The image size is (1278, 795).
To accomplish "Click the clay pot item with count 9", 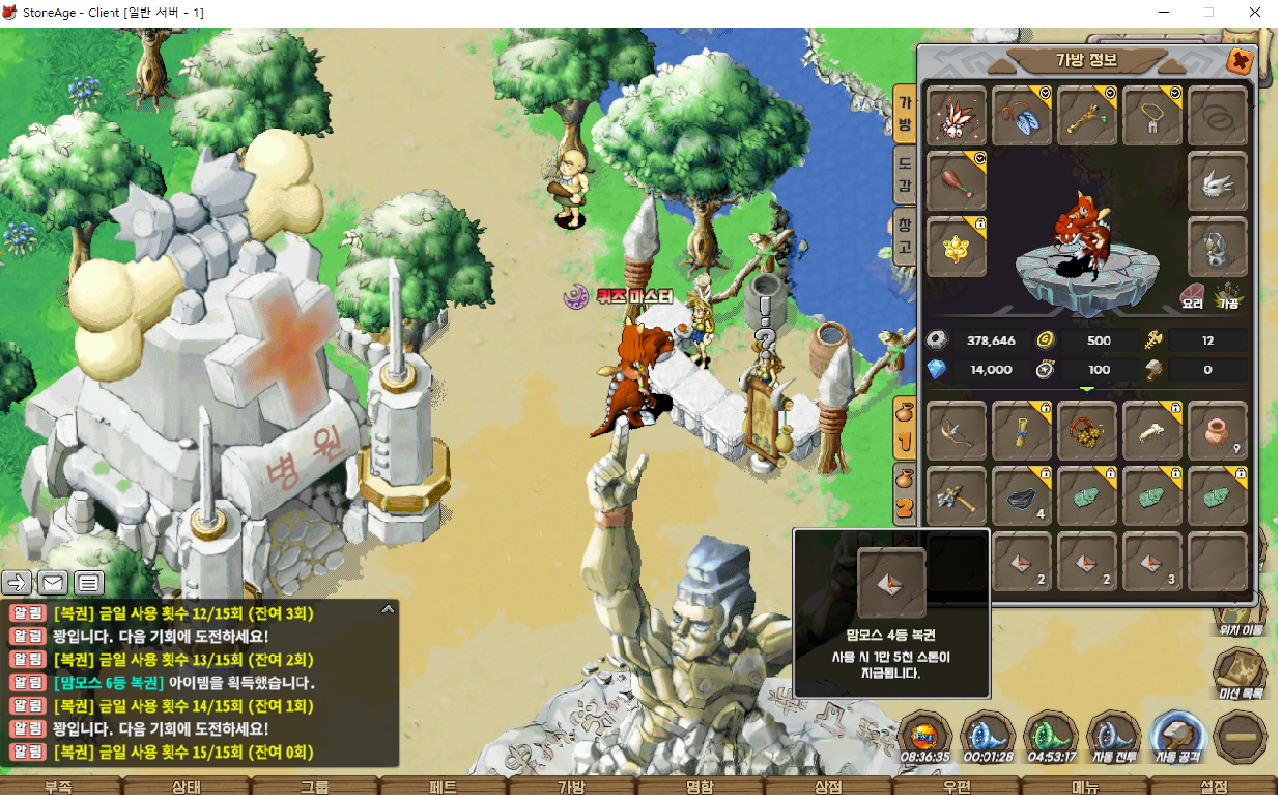I will coord(1217,431).
